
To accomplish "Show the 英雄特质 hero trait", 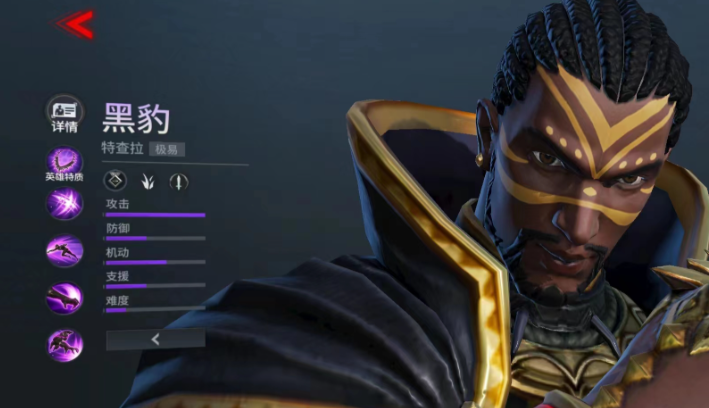I will [x=64, y=163].
